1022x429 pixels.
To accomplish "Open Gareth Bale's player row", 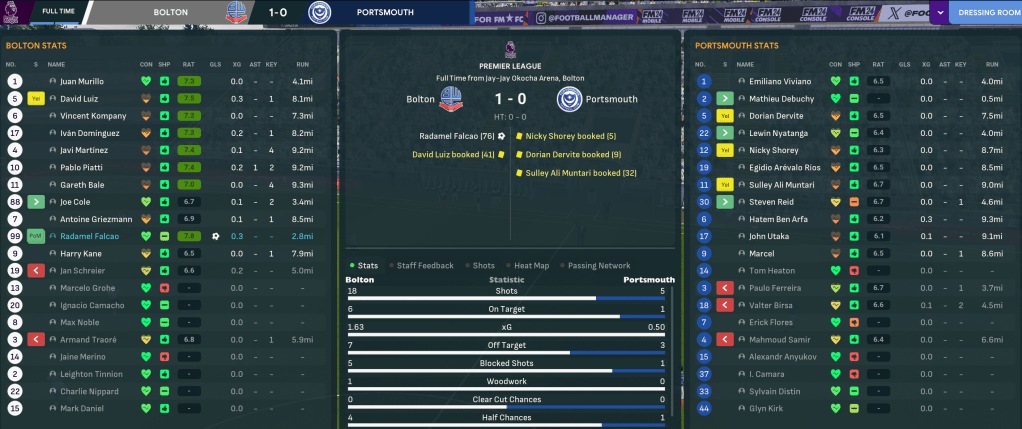I will (83, 185).
